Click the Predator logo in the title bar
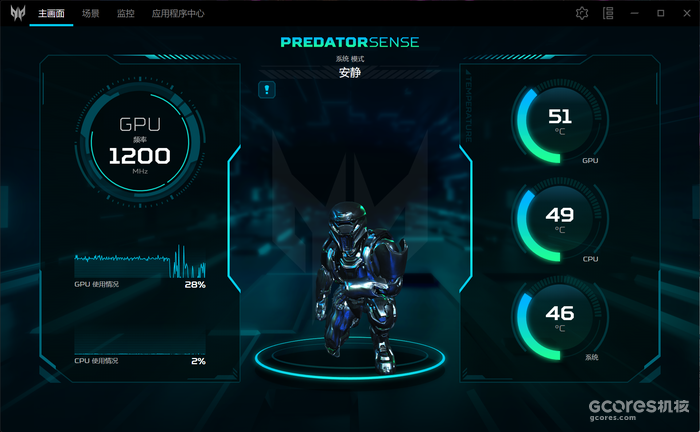 click(15, 14)
